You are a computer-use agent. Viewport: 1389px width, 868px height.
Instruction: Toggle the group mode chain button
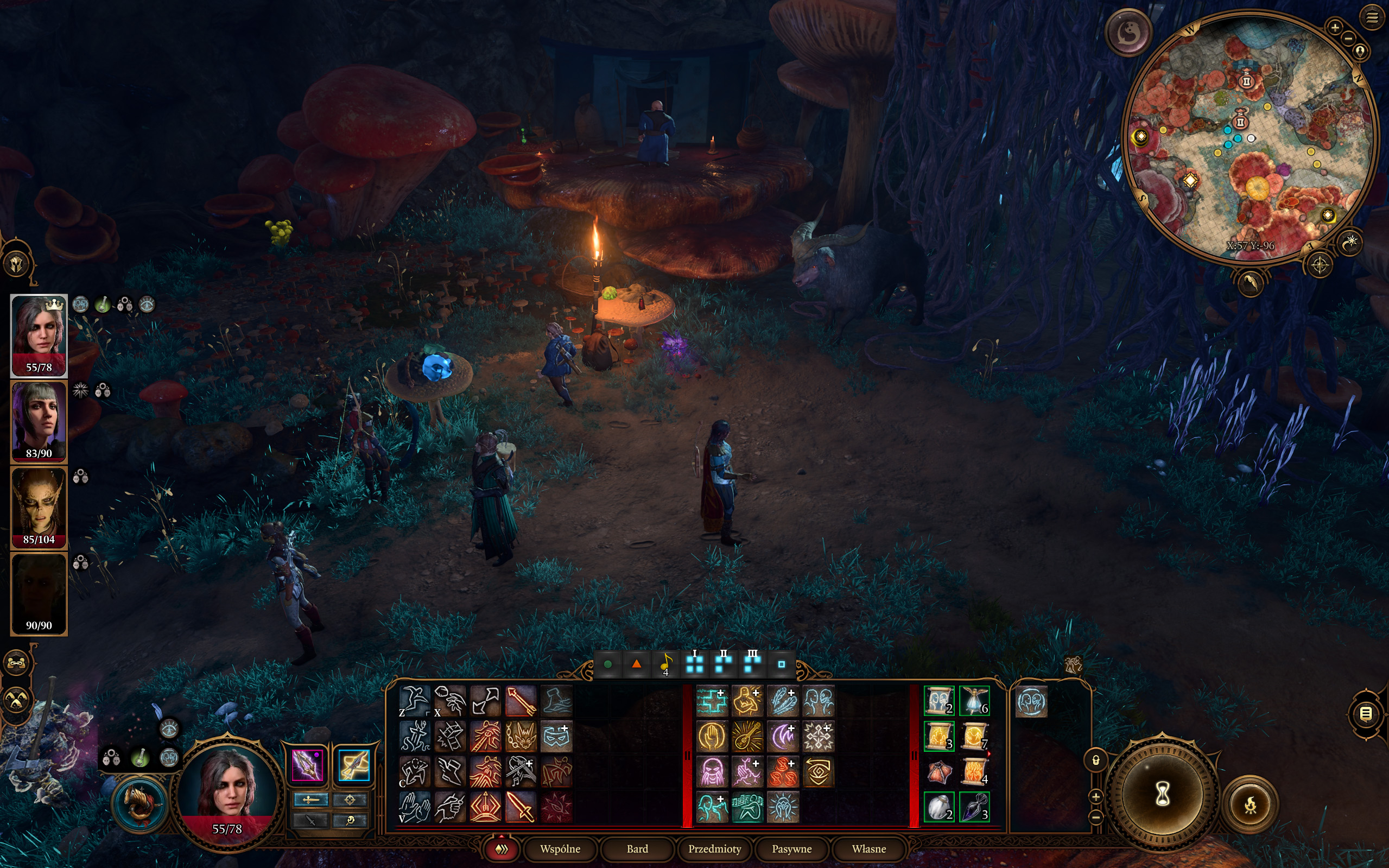tap(17, 664)
